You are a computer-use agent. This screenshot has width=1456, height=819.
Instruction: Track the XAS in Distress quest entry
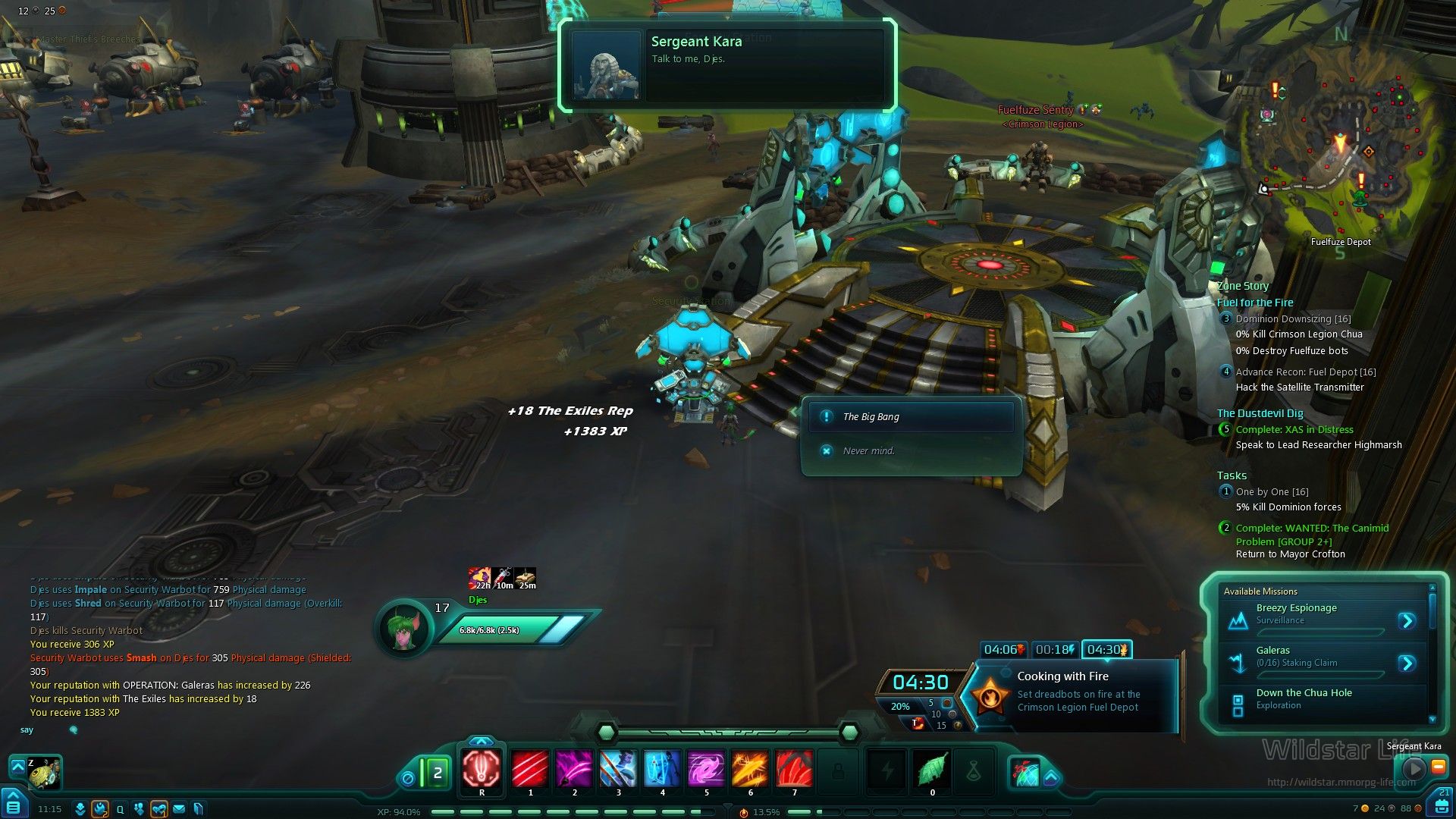[x=1294, y=430]
